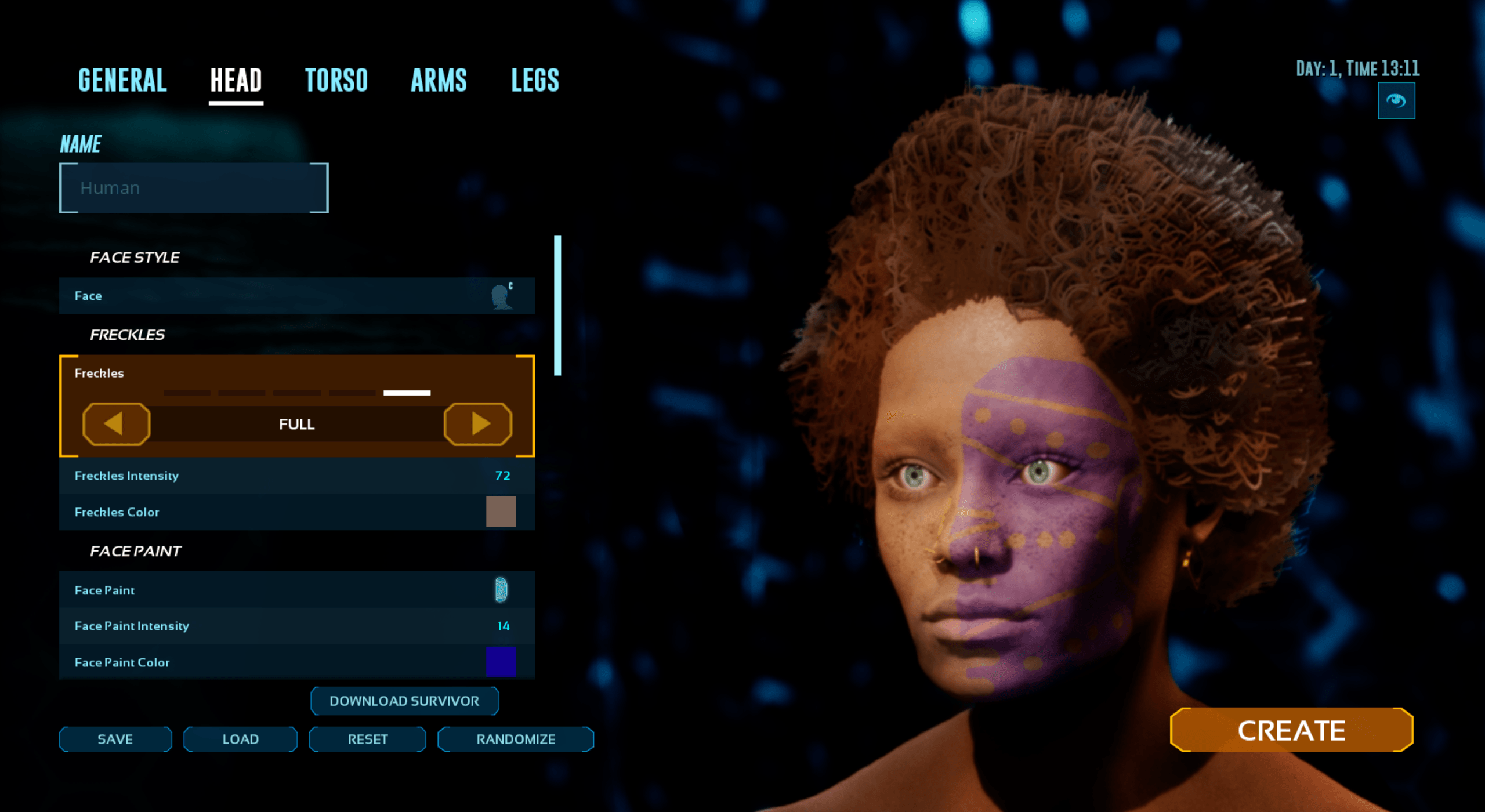This screenshot has height=812, width=1485.
Task: Choose next Freckles option with right arrow
Action: (478, 424)
